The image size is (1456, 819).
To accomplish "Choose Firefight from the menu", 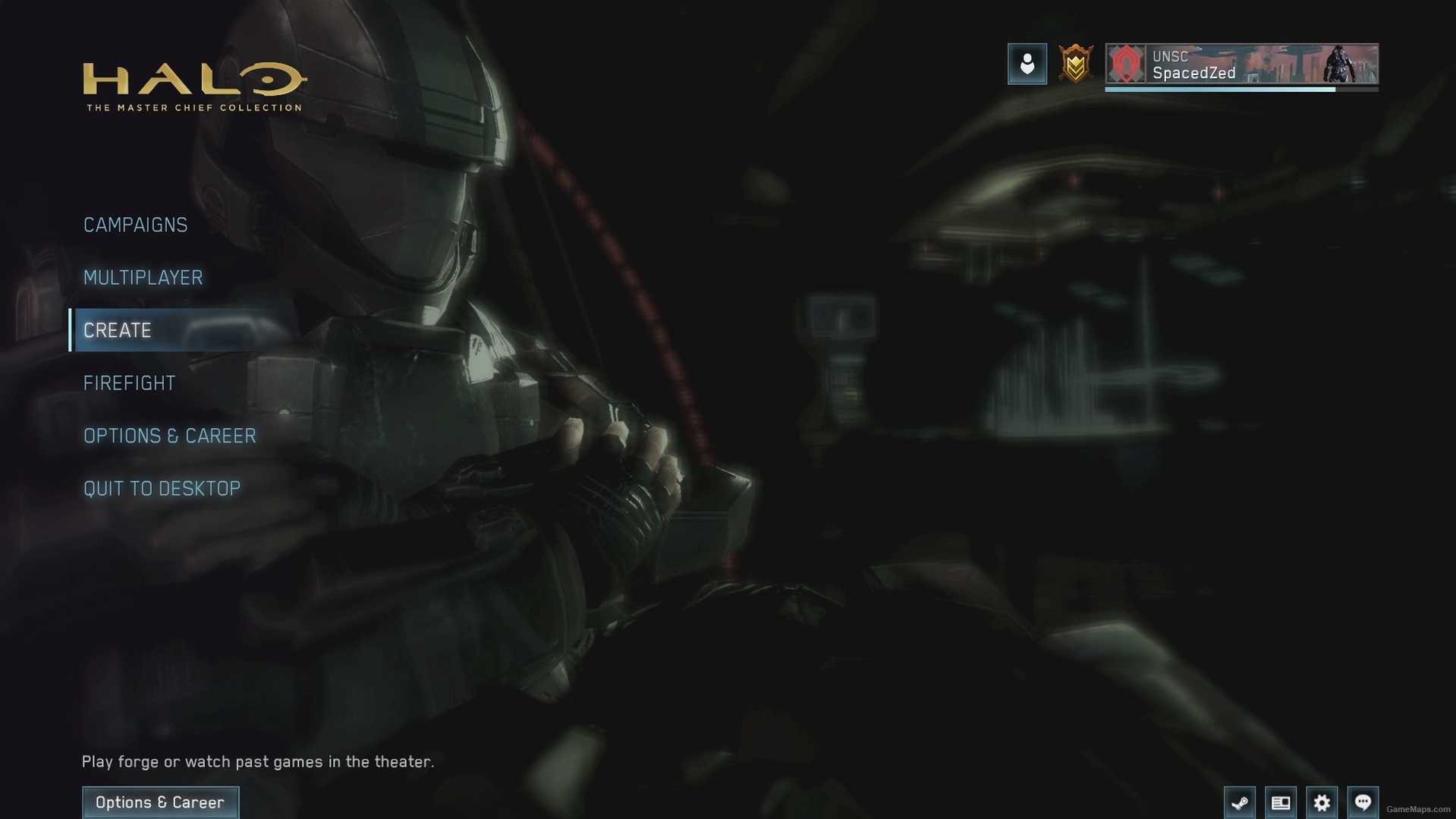I will 129,383.
